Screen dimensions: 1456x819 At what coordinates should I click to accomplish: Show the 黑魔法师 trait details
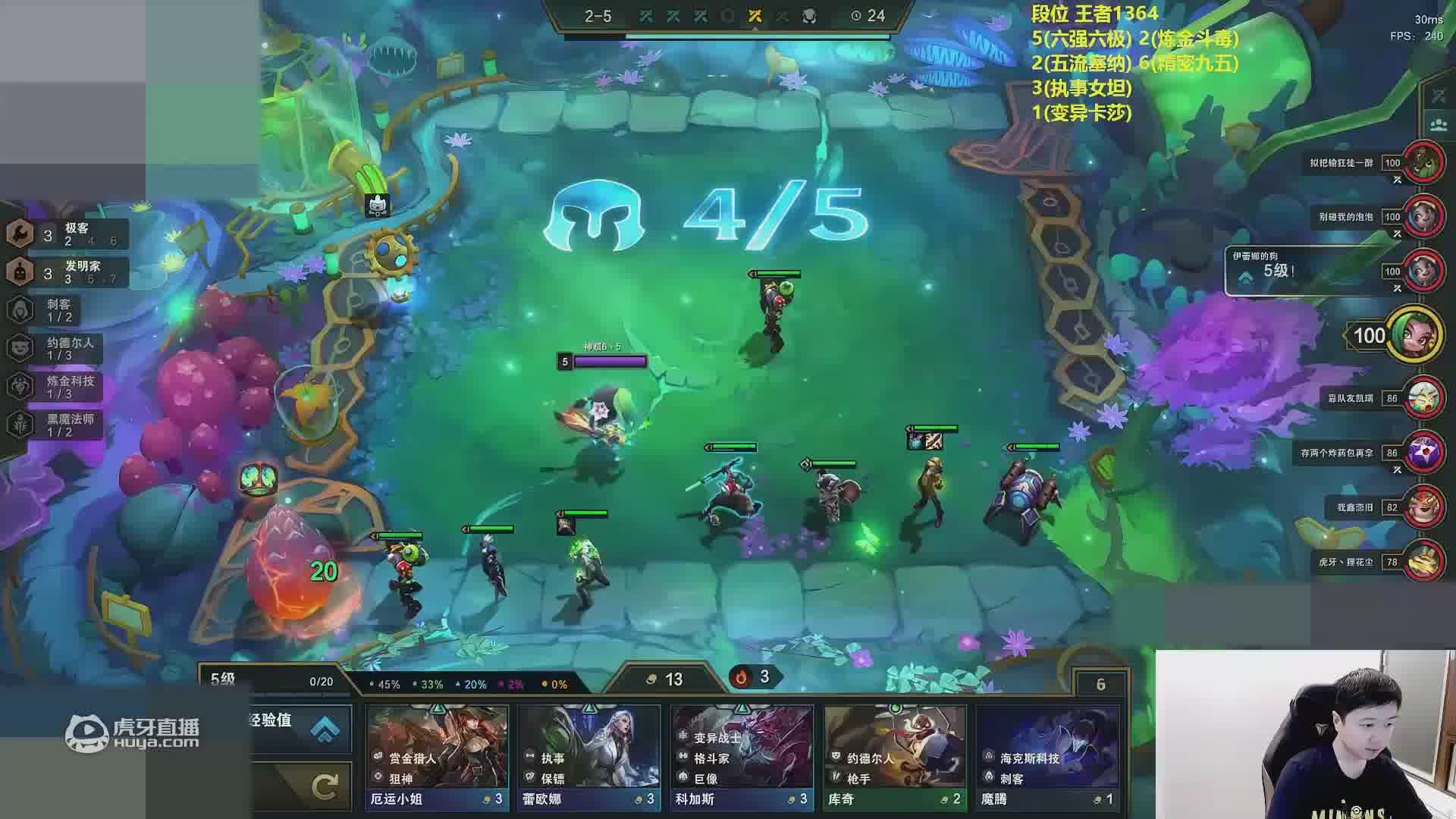click(61, 425)
